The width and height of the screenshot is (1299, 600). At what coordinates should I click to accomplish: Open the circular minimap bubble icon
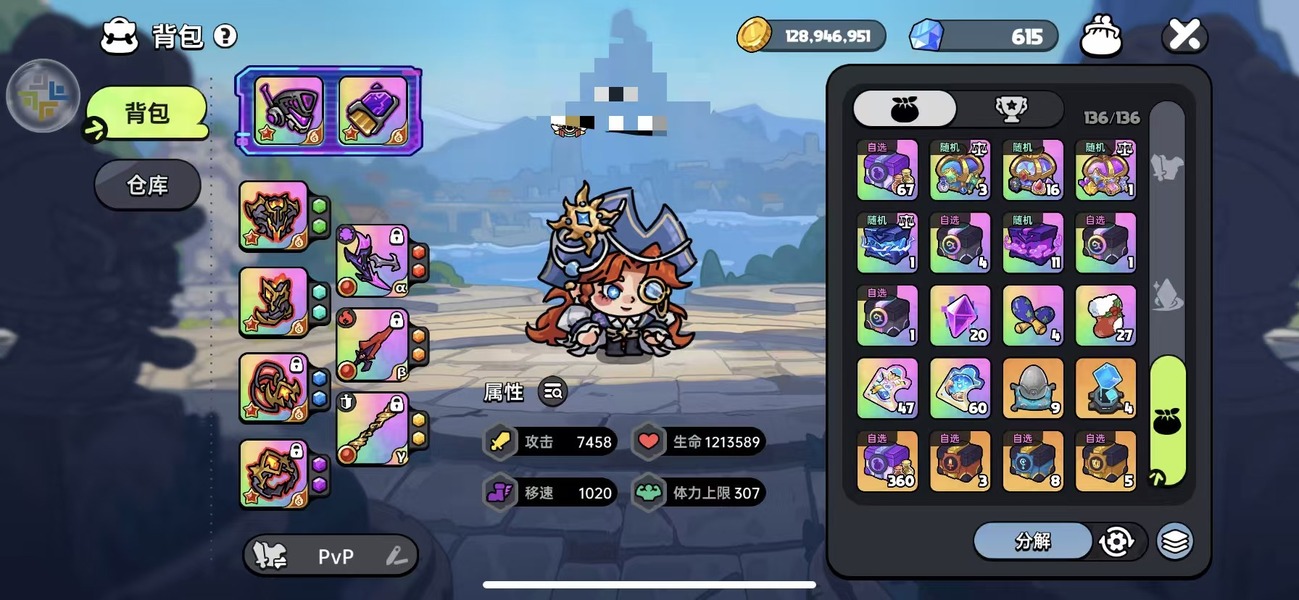click(43, 97)
